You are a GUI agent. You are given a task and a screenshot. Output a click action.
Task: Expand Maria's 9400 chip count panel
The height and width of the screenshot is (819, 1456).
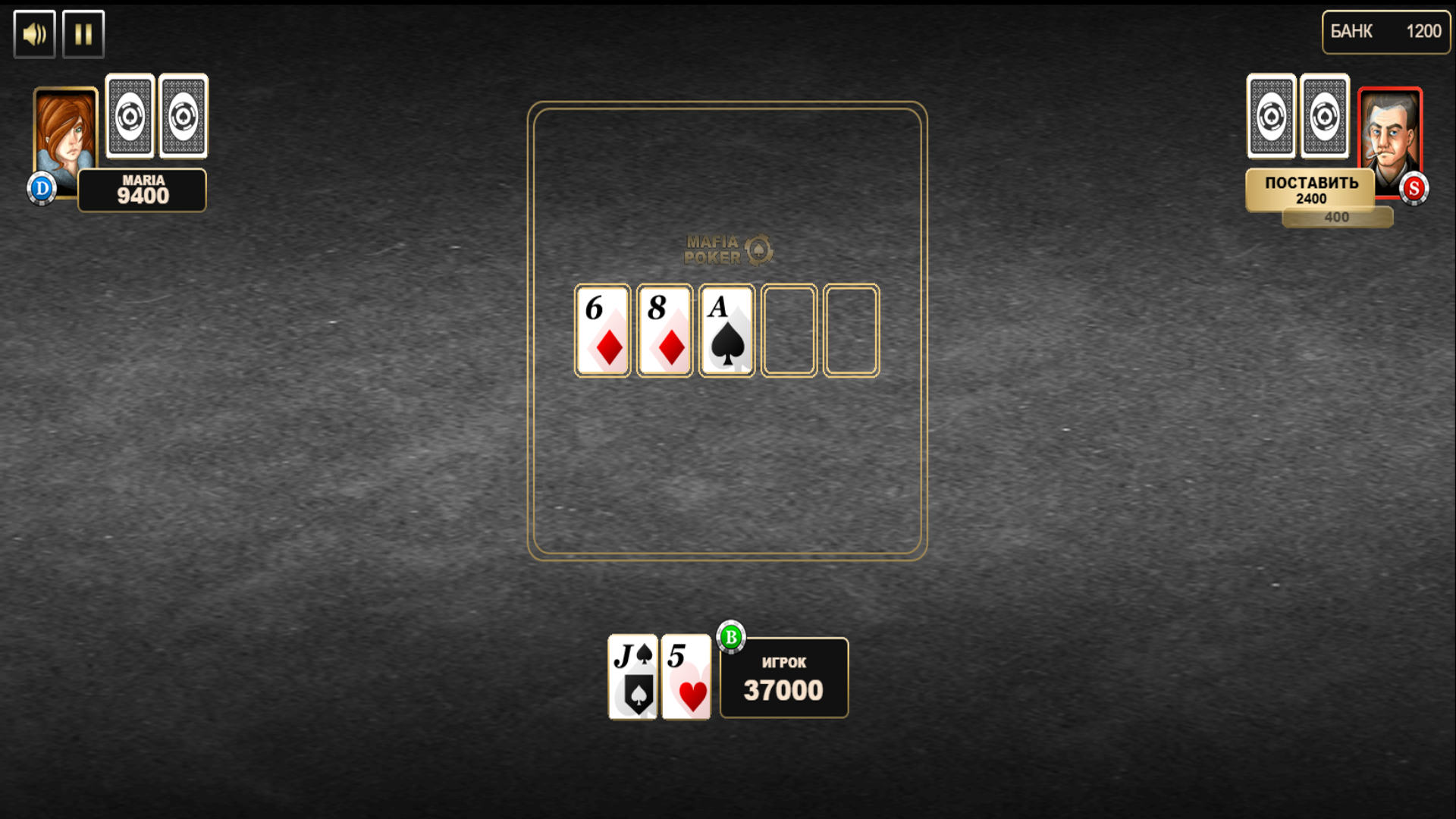(141, 189)
